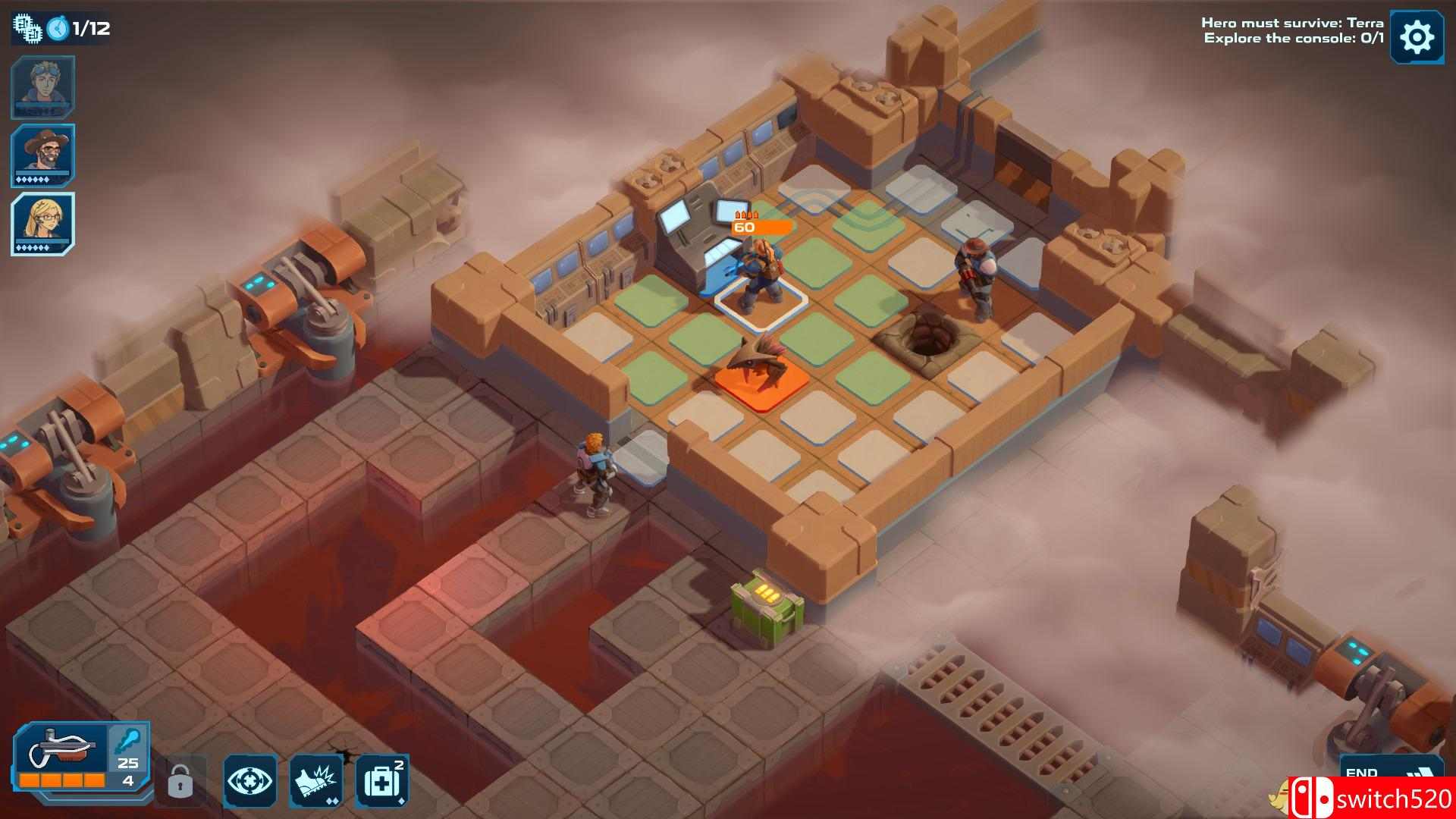Use the boot kick ability
Screen dimensions: 1456x819
click(x=315, y=780)
